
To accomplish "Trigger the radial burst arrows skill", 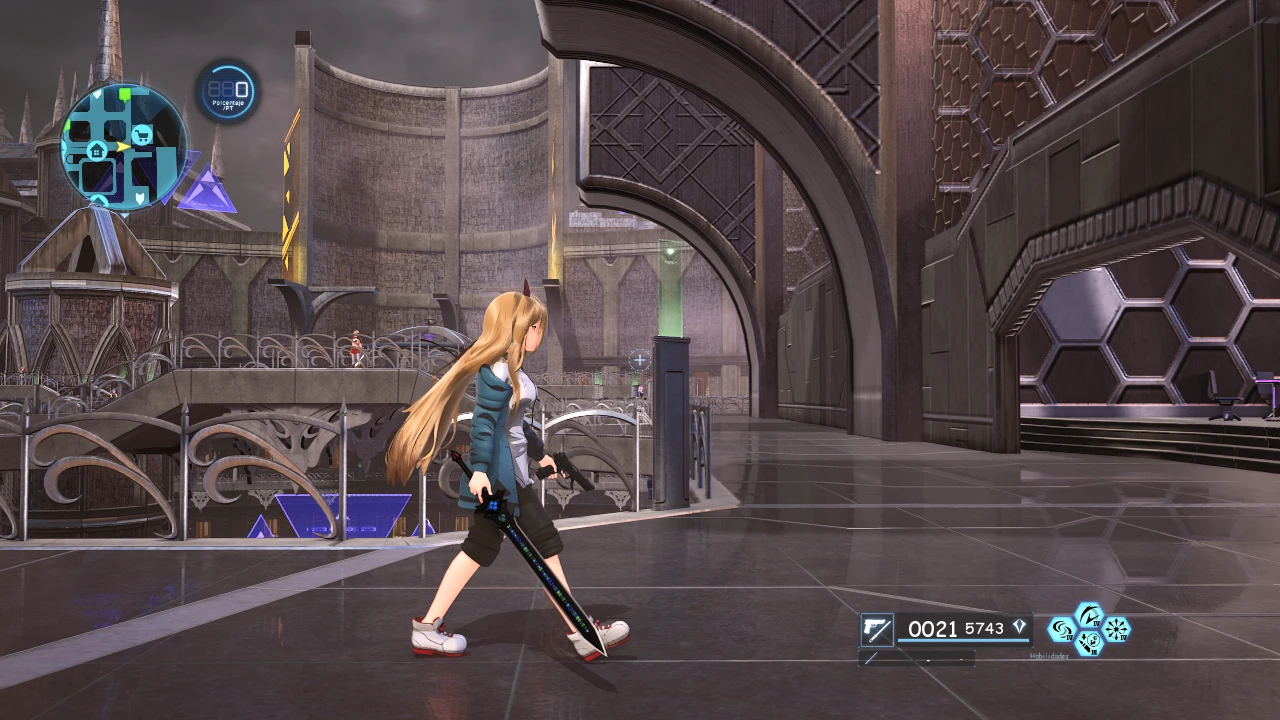I will (1115, 629).
